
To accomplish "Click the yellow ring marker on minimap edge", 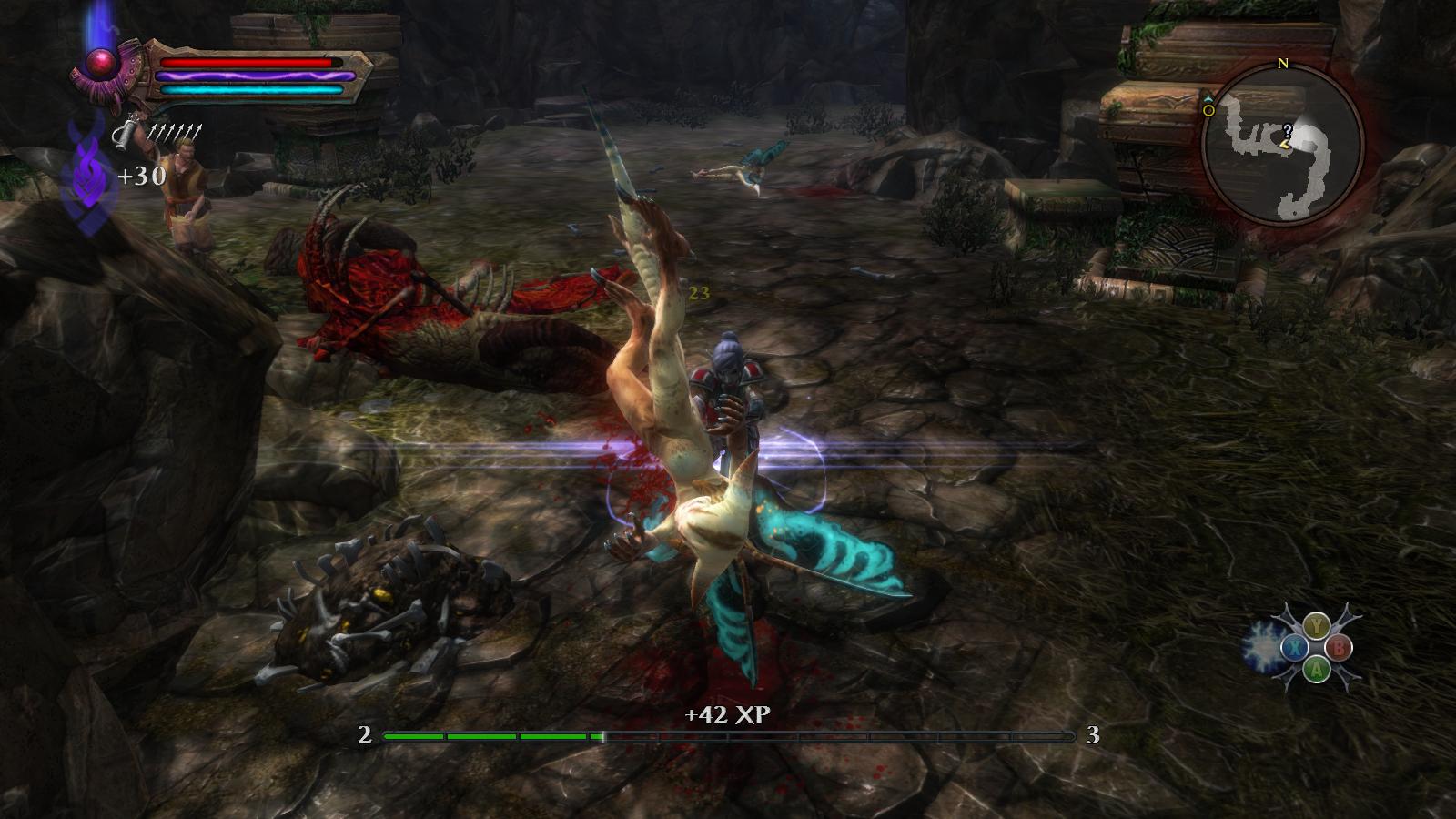I will pos(1209,110).
